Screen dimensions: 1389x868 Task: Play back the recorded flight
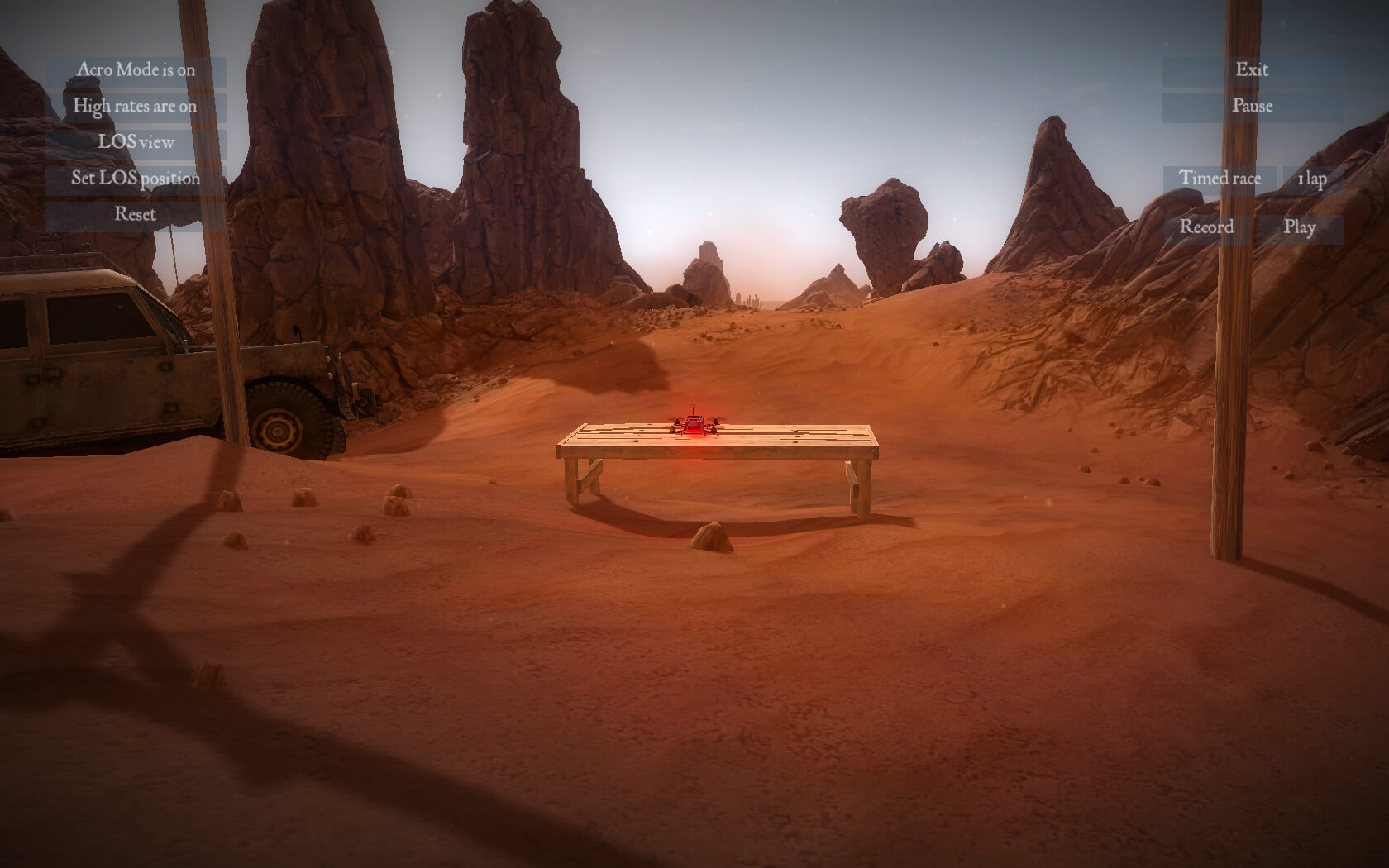pyautogui.click(x=1299, y=227)
